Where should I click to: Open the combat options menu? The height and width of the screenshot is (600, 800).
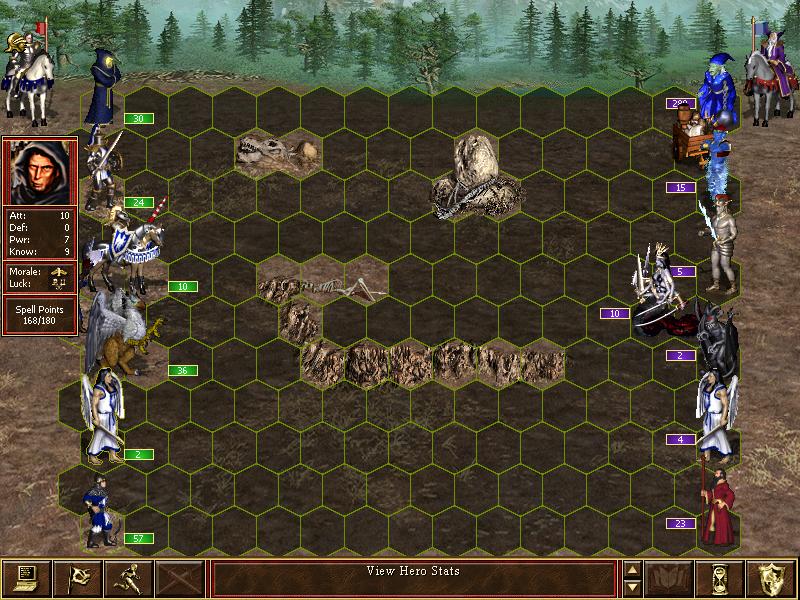coord(26,577)
